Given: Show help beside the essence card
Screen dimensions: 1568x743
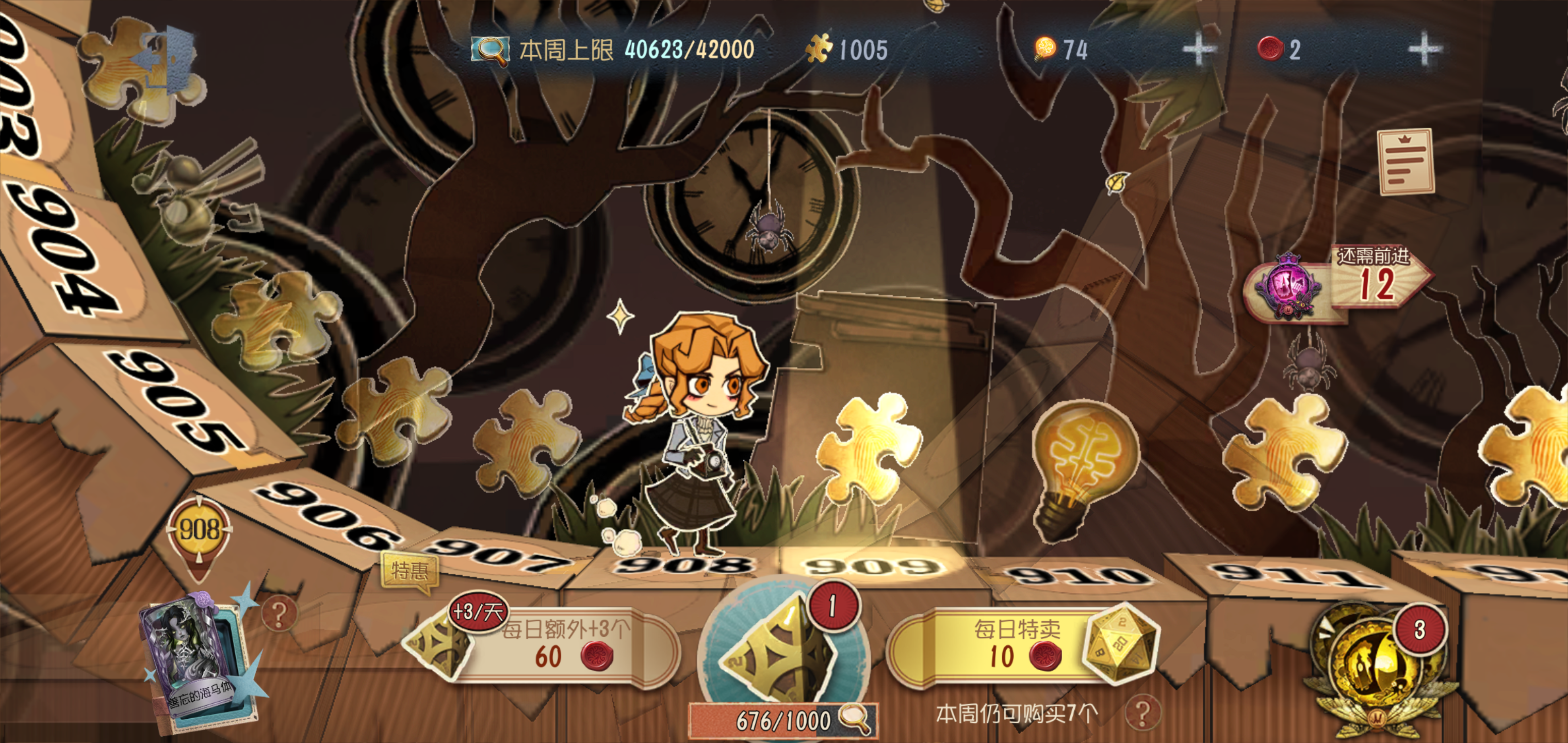Looking at the screenshot, I should [279, 614].
